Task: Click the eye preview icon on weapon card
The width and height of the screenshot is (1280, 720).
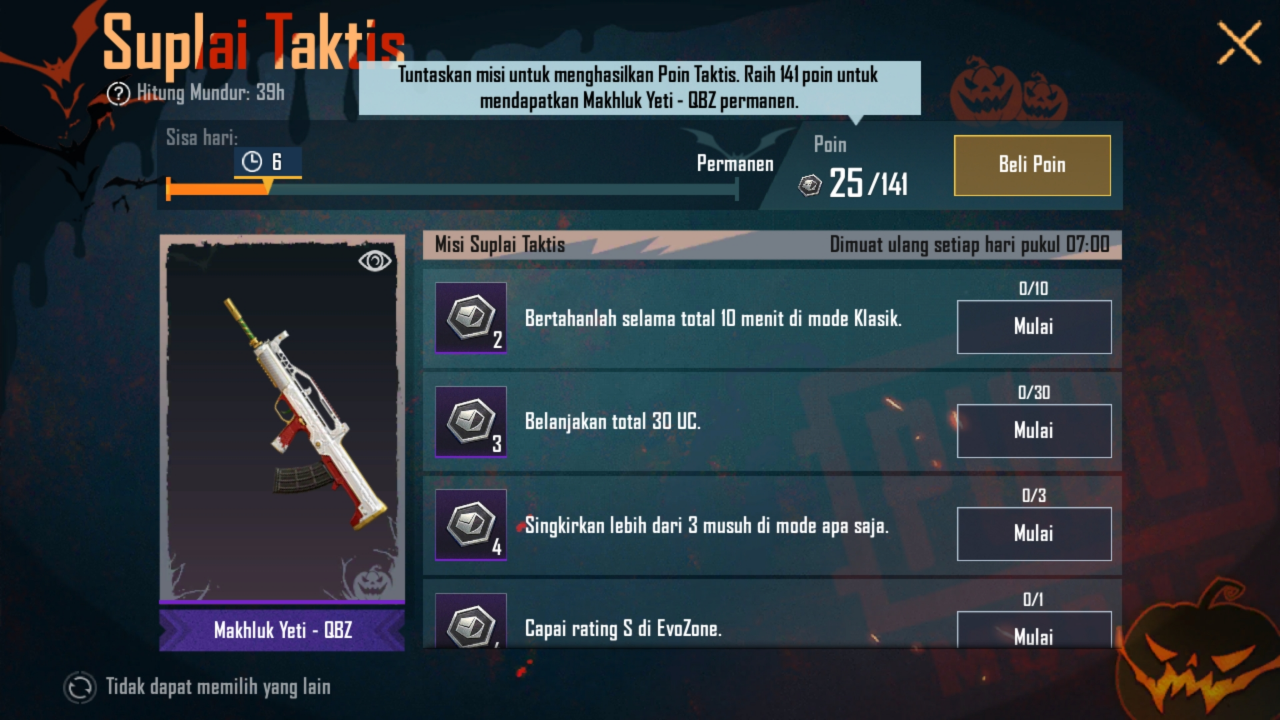Action: pyautogui.click(x=374, y=260)
